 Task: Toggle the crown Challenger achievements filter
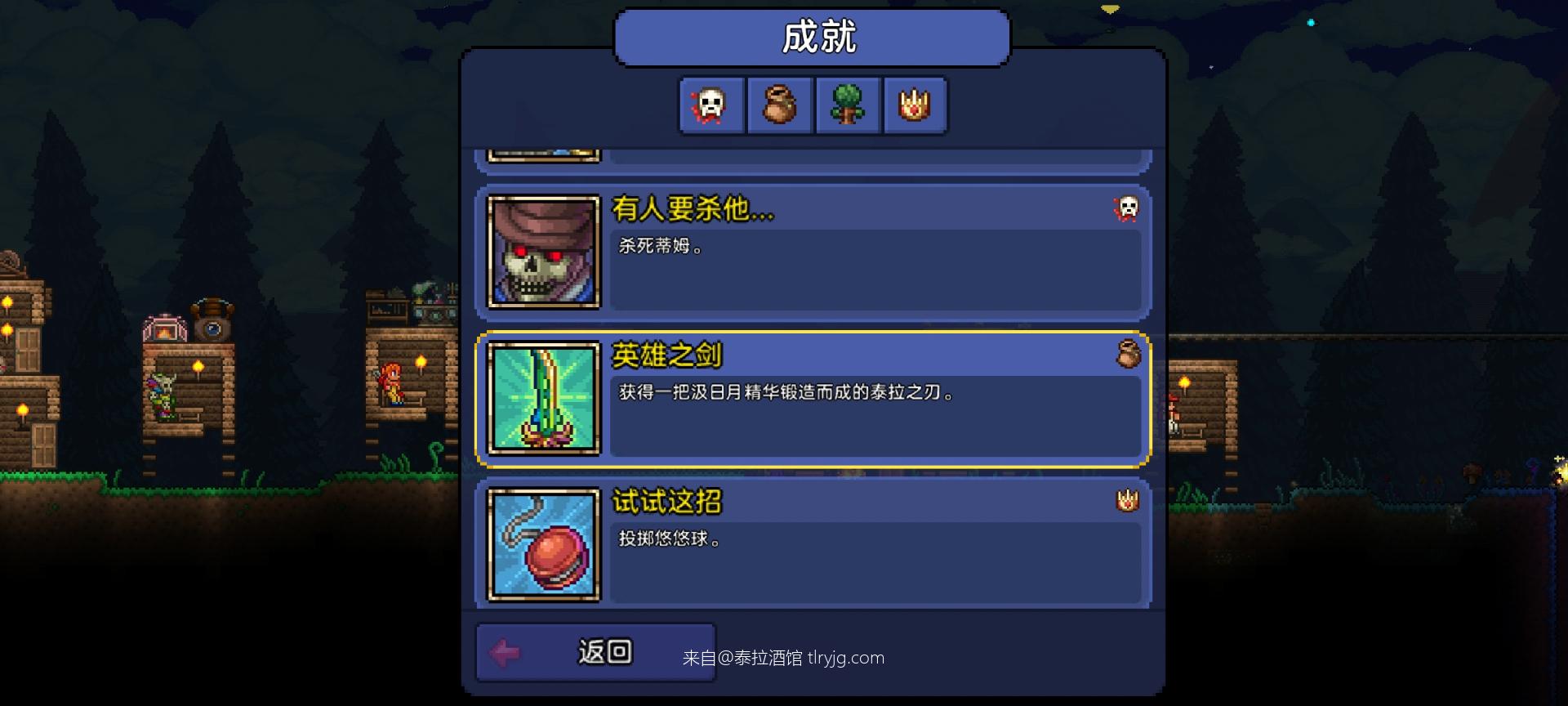(915, 105)
